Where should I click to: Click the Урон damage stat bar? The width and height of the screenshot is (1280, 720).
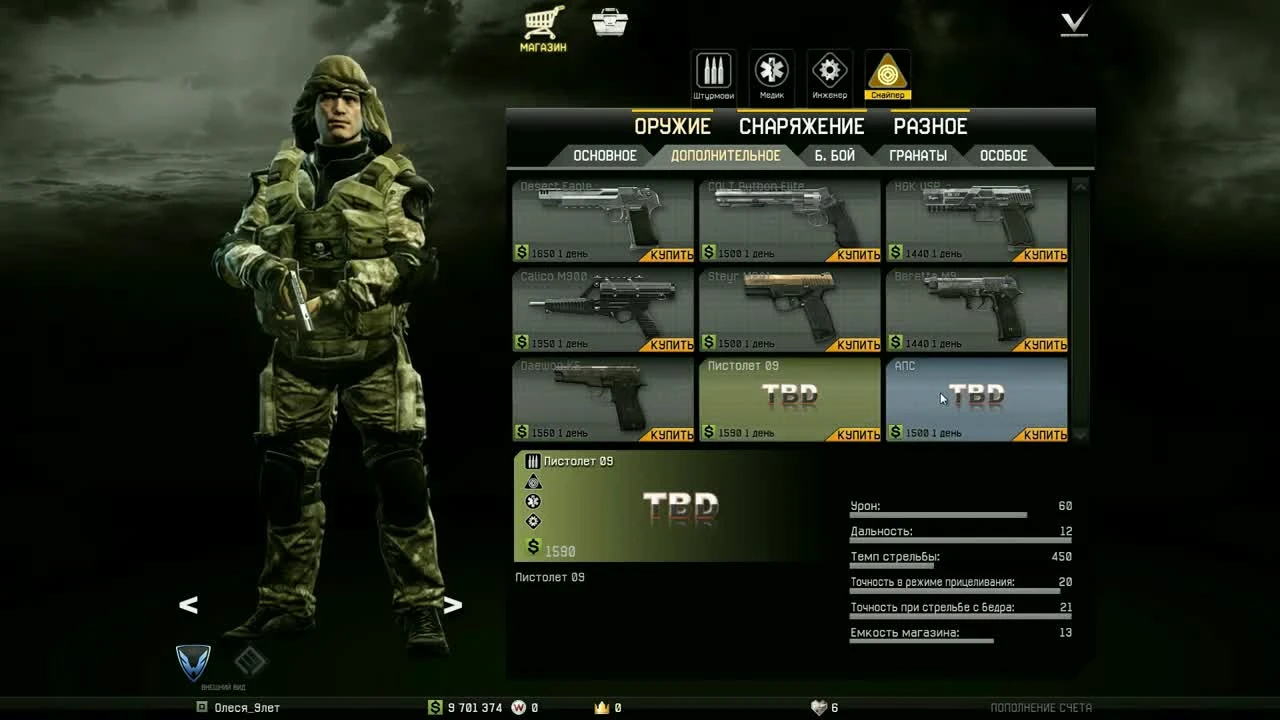click(937, 514)
